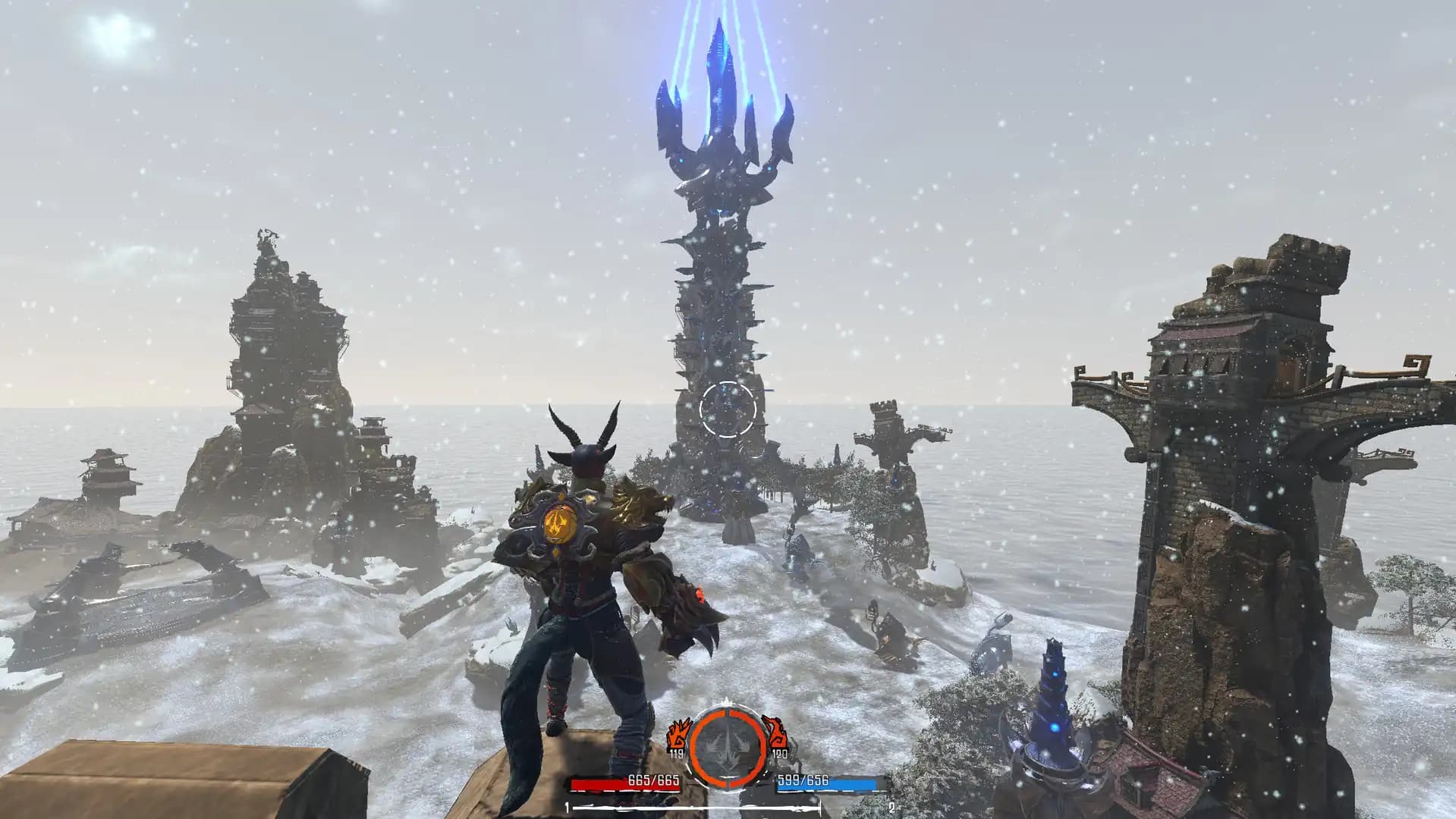Click the red health bar showing 665/665
The height and width of the screenshot is (819, 1456).
pos(625,783)
